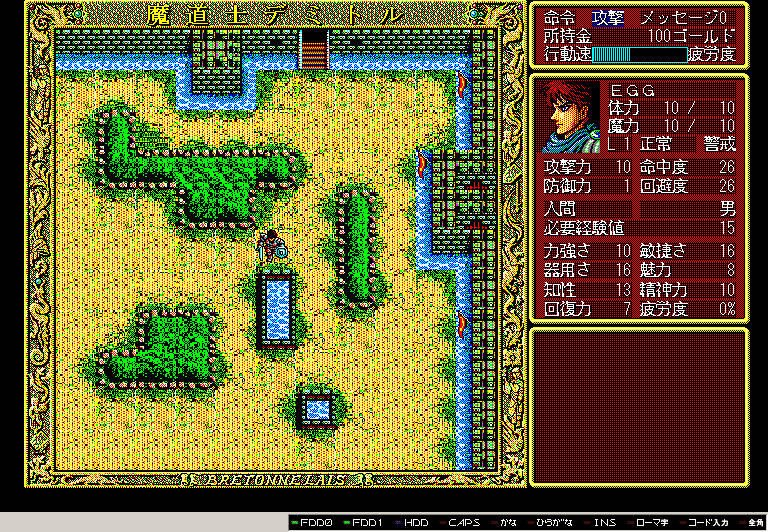
Task: Open the メッセージ message option
Action: coord(687,18)
